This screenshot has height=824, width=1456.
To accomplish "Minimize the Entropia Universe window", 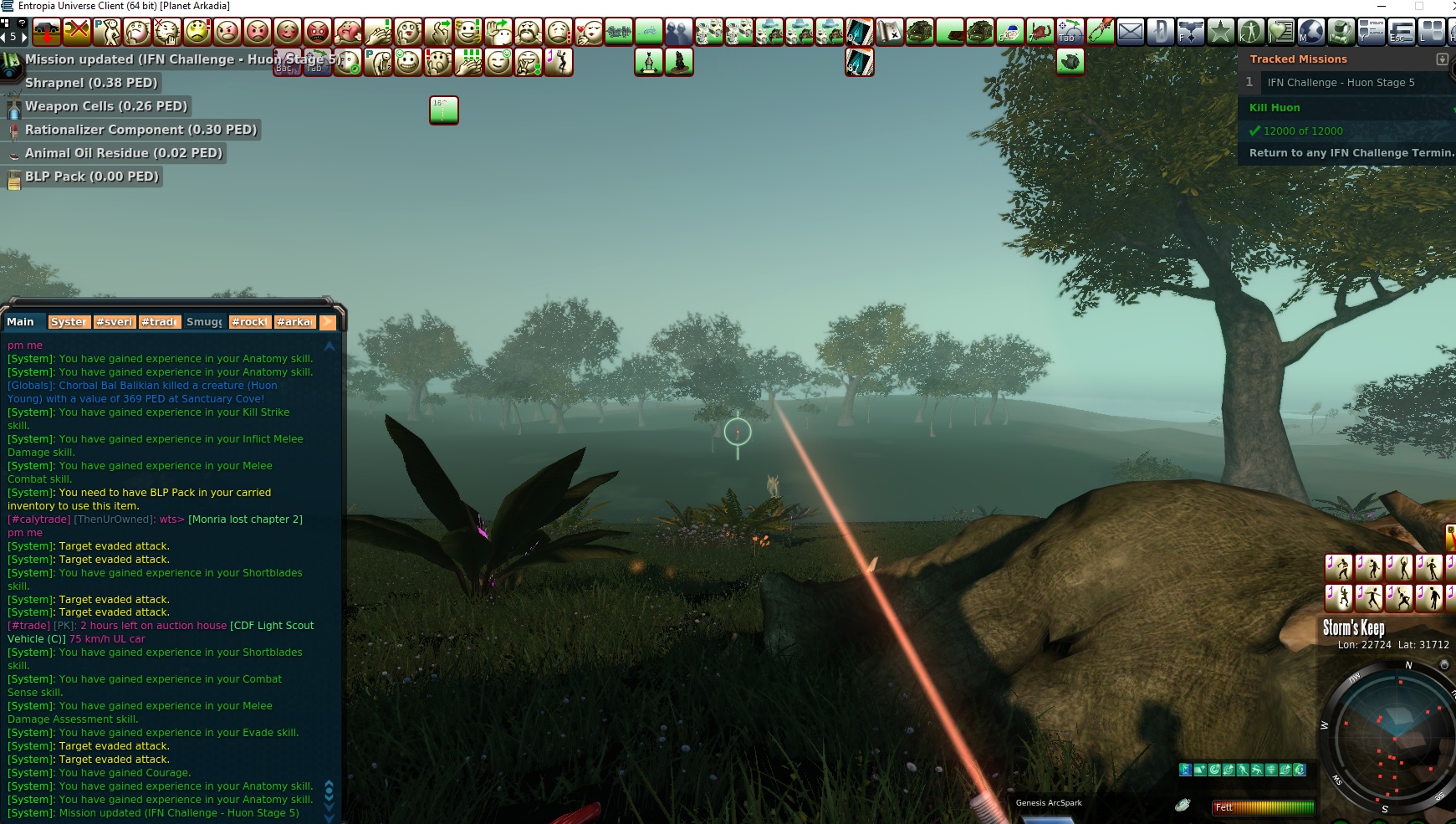I will [1381, 6].
